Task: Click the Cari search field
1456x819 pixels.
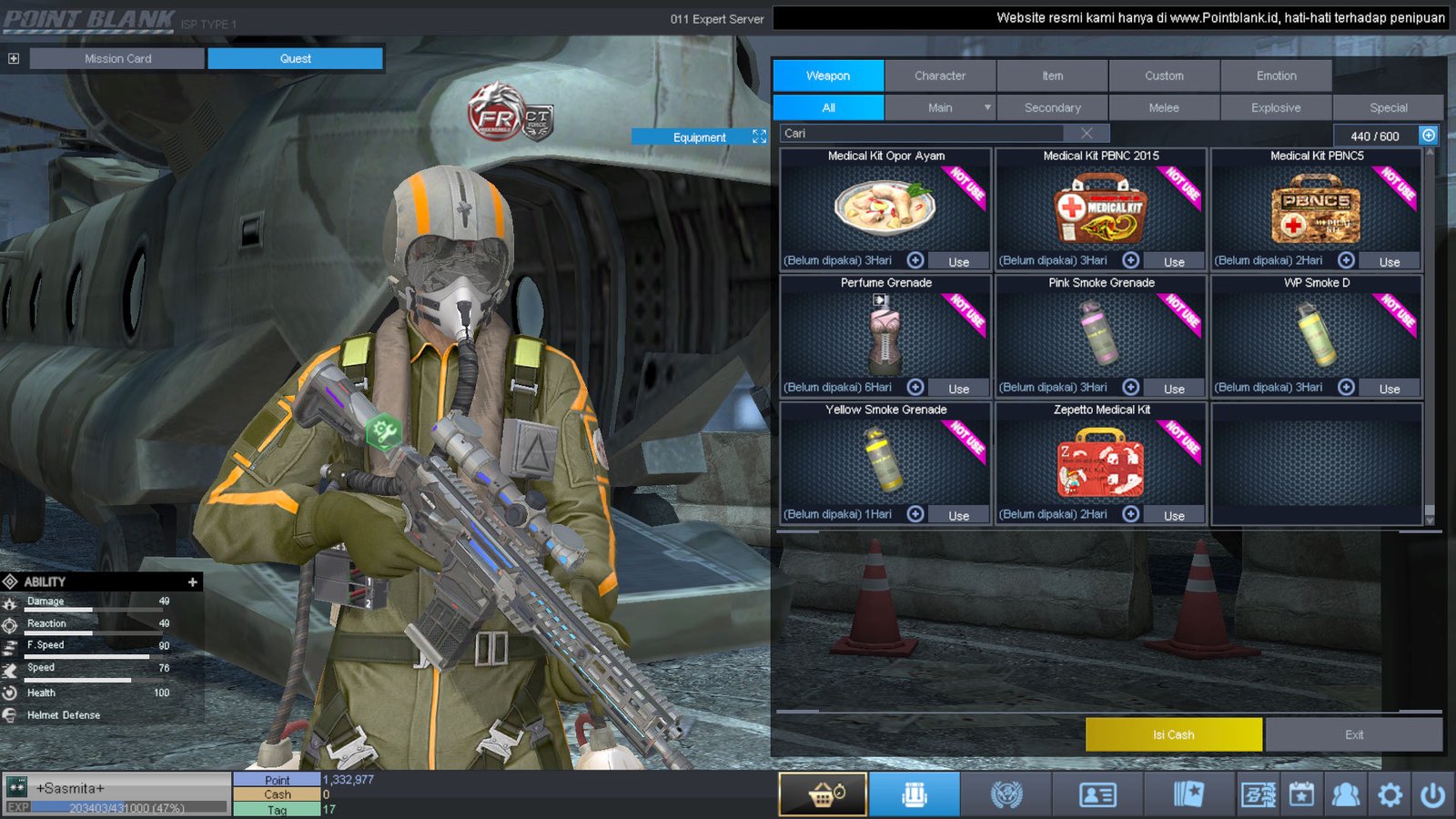Action: point(928,133)
